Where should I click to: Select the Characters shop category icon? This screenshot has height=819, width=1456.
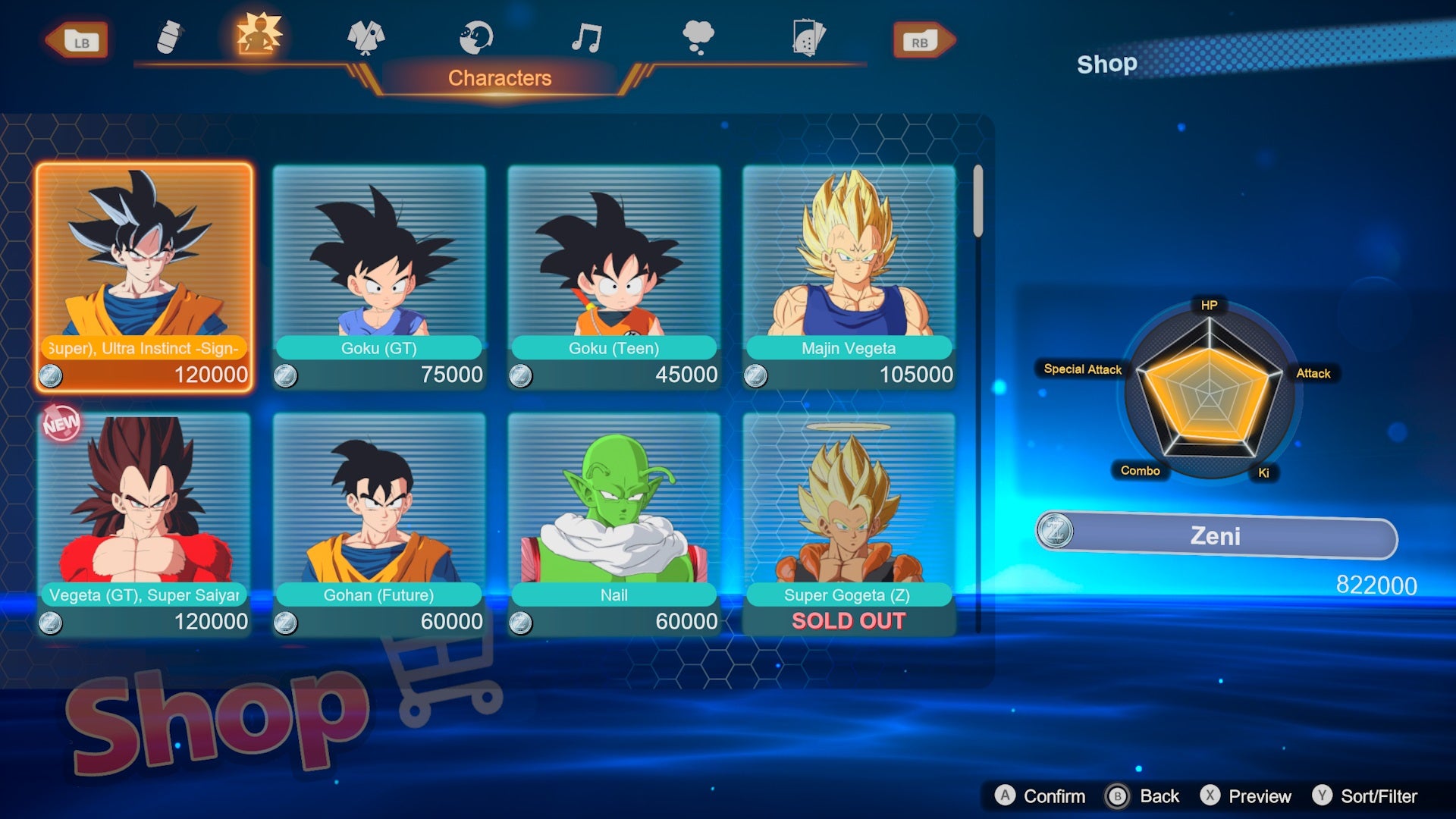coord(258,36)
